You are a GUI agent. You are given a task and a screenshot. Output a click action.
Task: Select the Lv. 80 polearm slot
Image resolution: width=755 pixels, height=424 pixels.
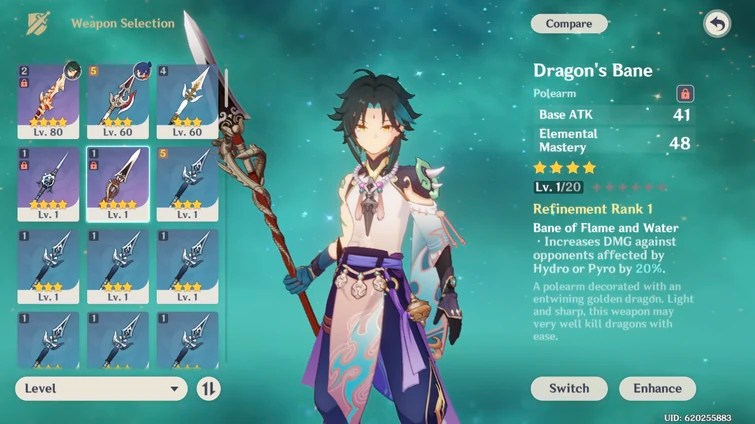48,102
